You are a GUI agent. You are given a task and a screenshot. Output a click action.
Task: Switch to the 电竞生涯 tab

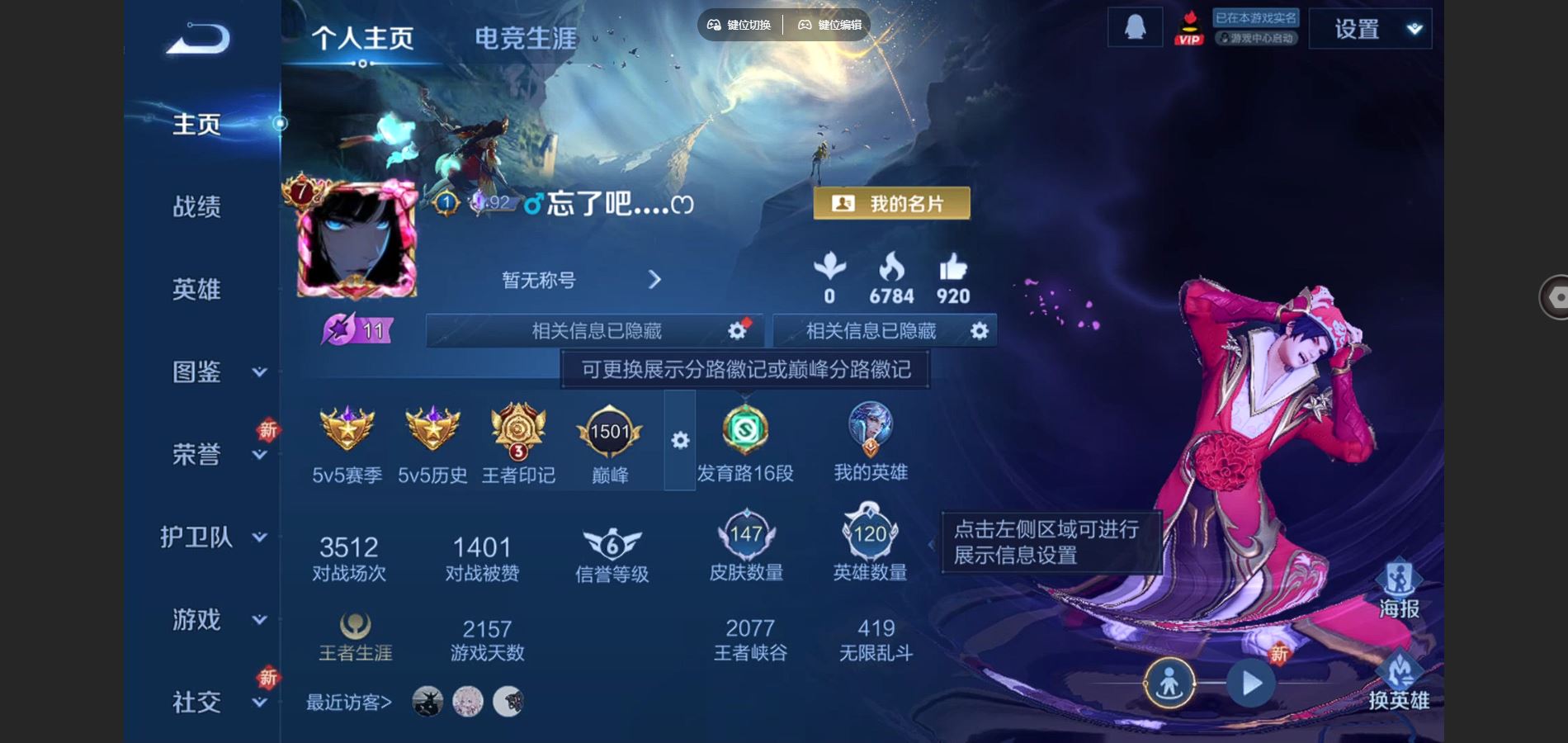[x=526, y=37]
